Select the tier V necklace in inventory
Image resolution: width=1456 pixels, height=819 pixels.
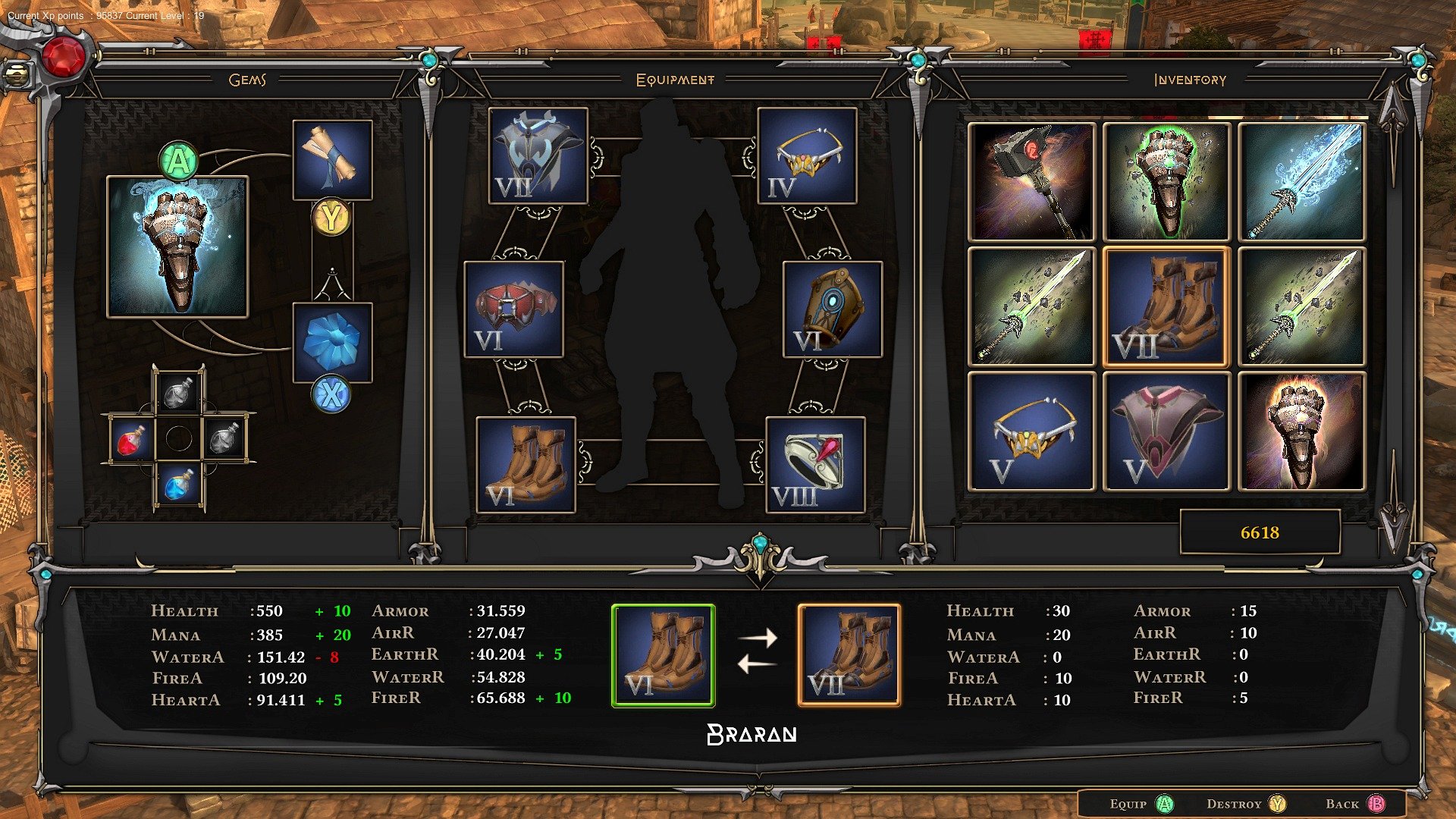[1031, 431]
